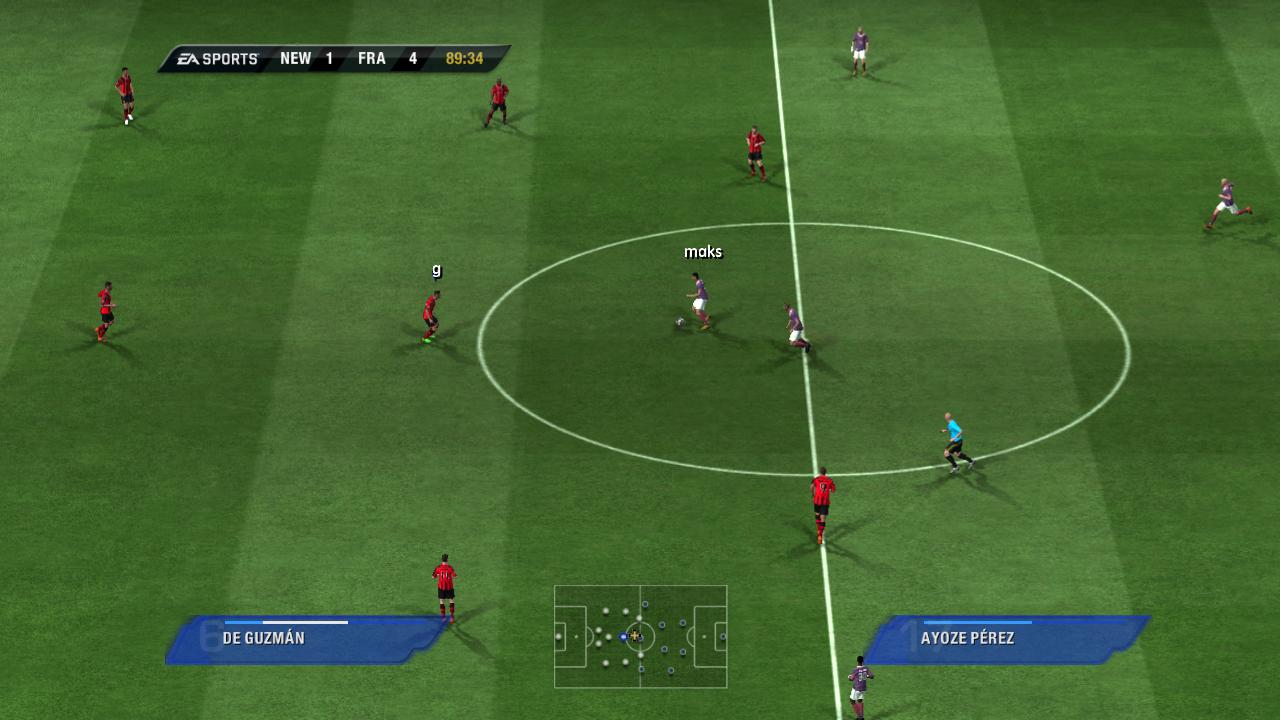Select the De Guzmán player name panel
This screenshot has width=1280, height=720.
(303, 639)
